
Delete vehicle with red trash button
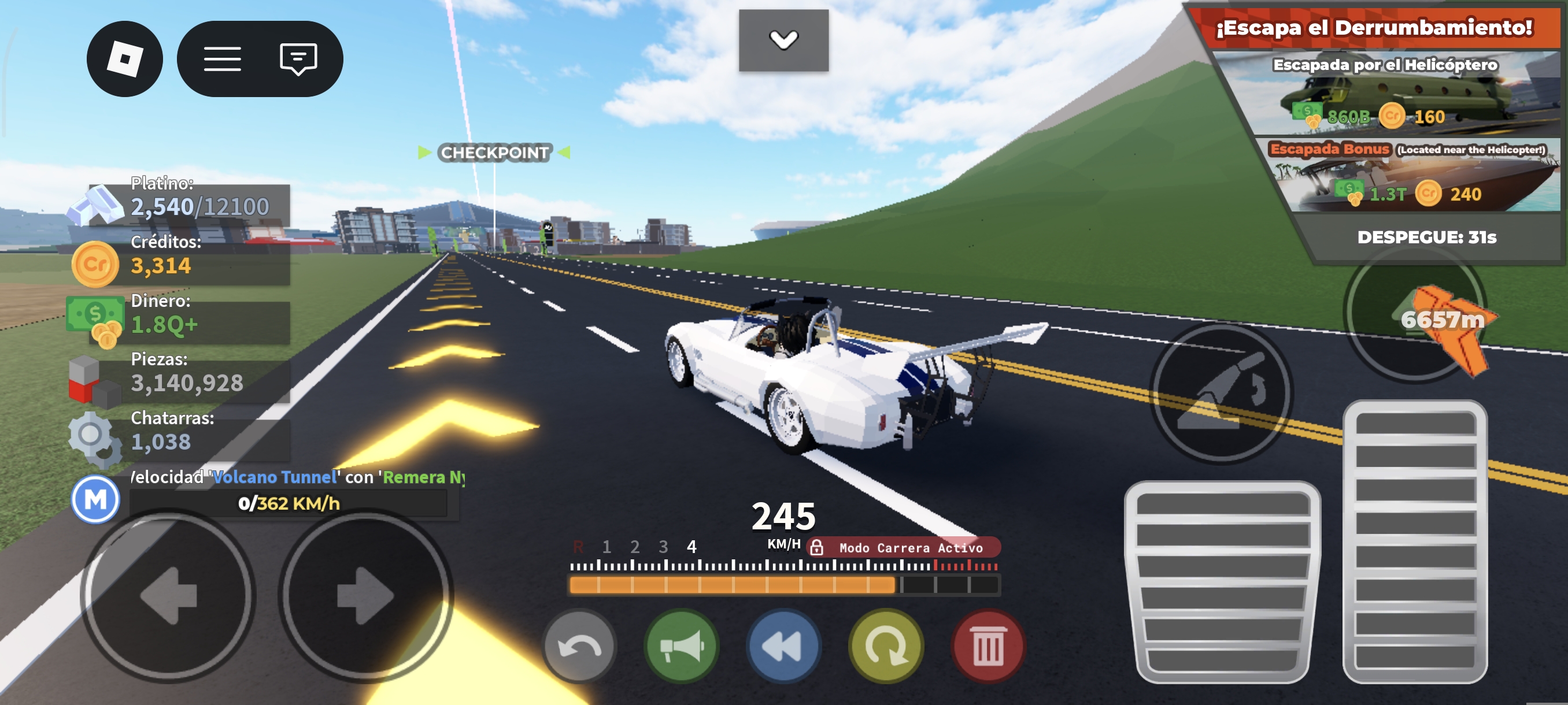(988, 647)
